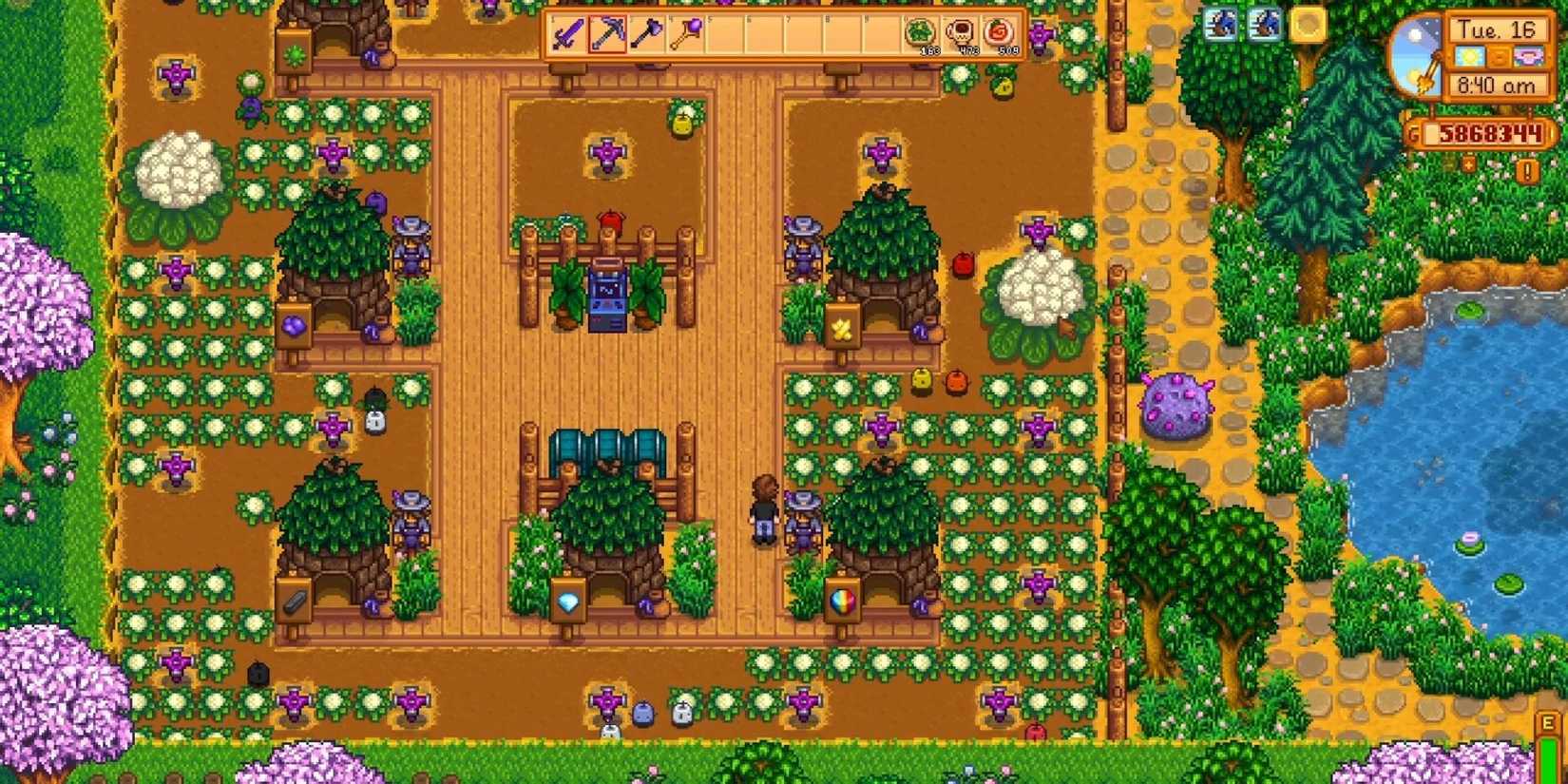Click the leftmost animal sprite icon near the top-right
This screenshot has width=1568, height=784.
[x=1219, y=25]
